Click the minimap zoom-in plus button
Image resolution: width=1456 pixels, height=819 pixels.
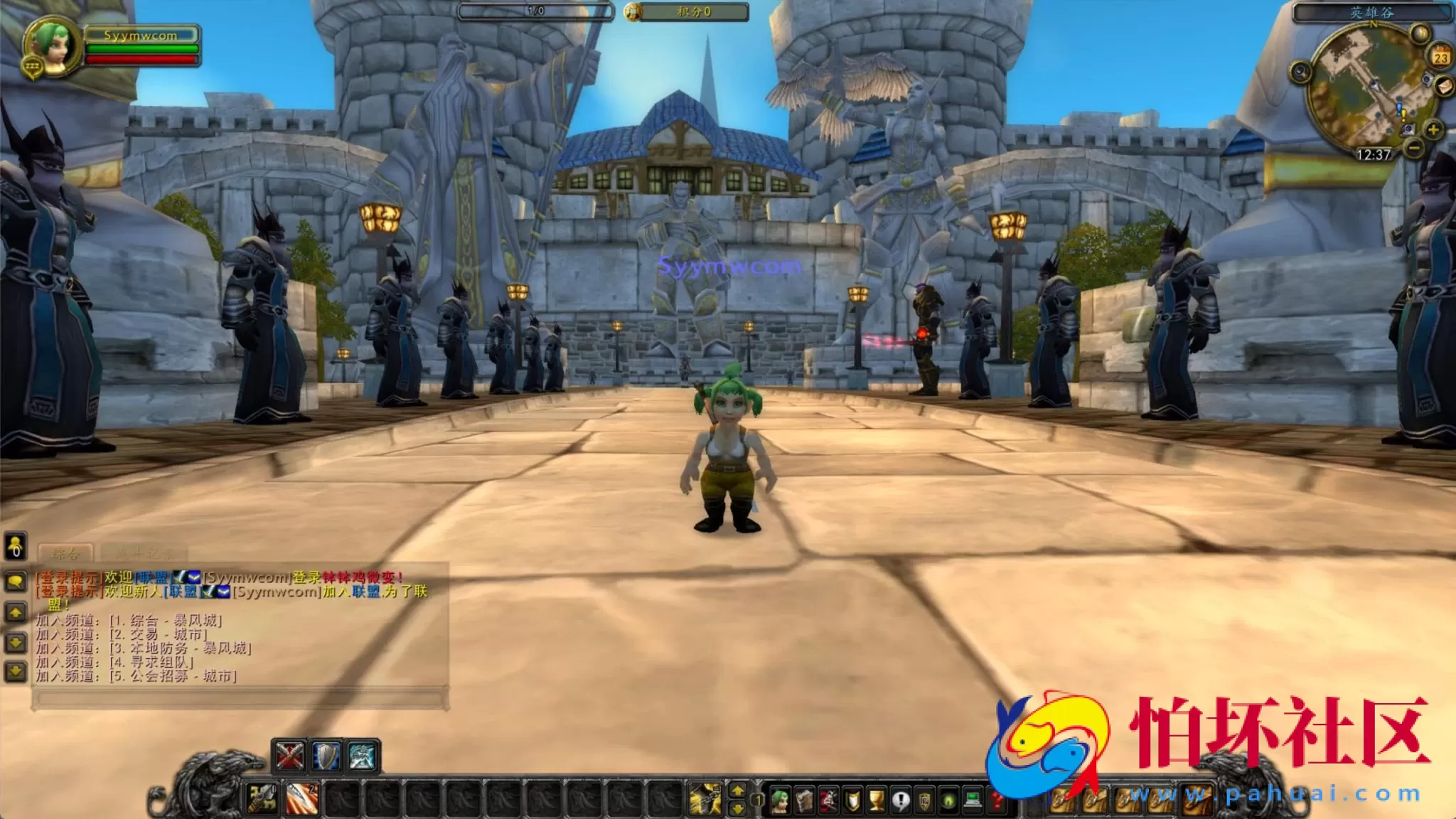click(x=1433, y=130)
